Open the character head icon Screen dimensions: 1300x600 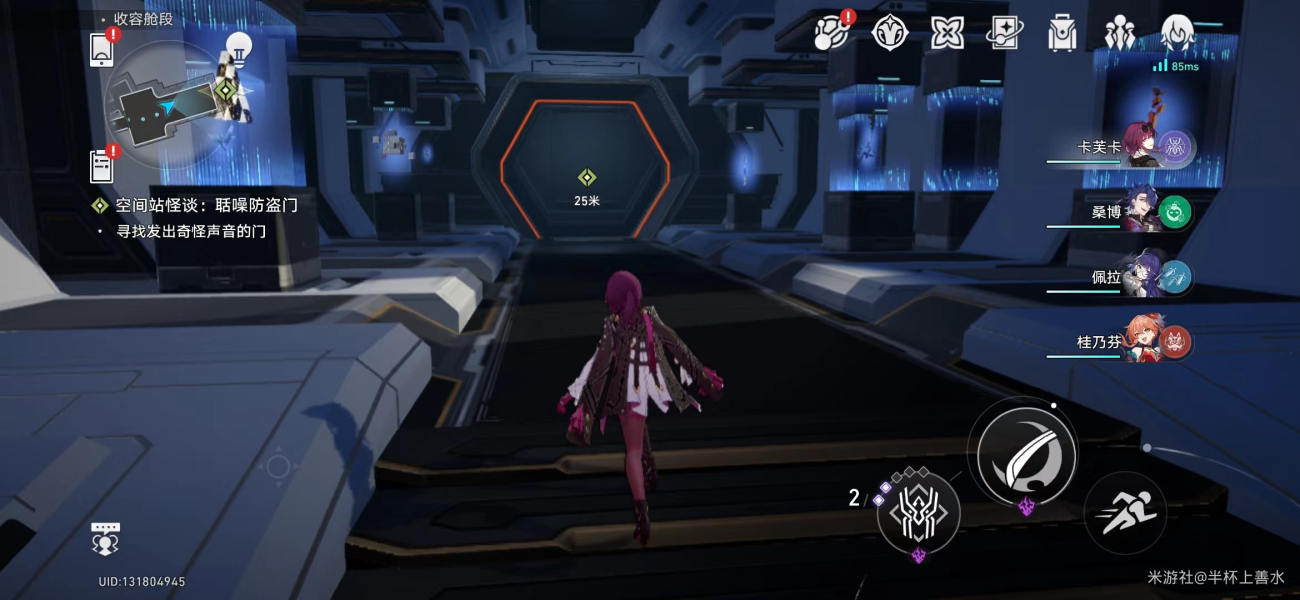coord(1177,33)
